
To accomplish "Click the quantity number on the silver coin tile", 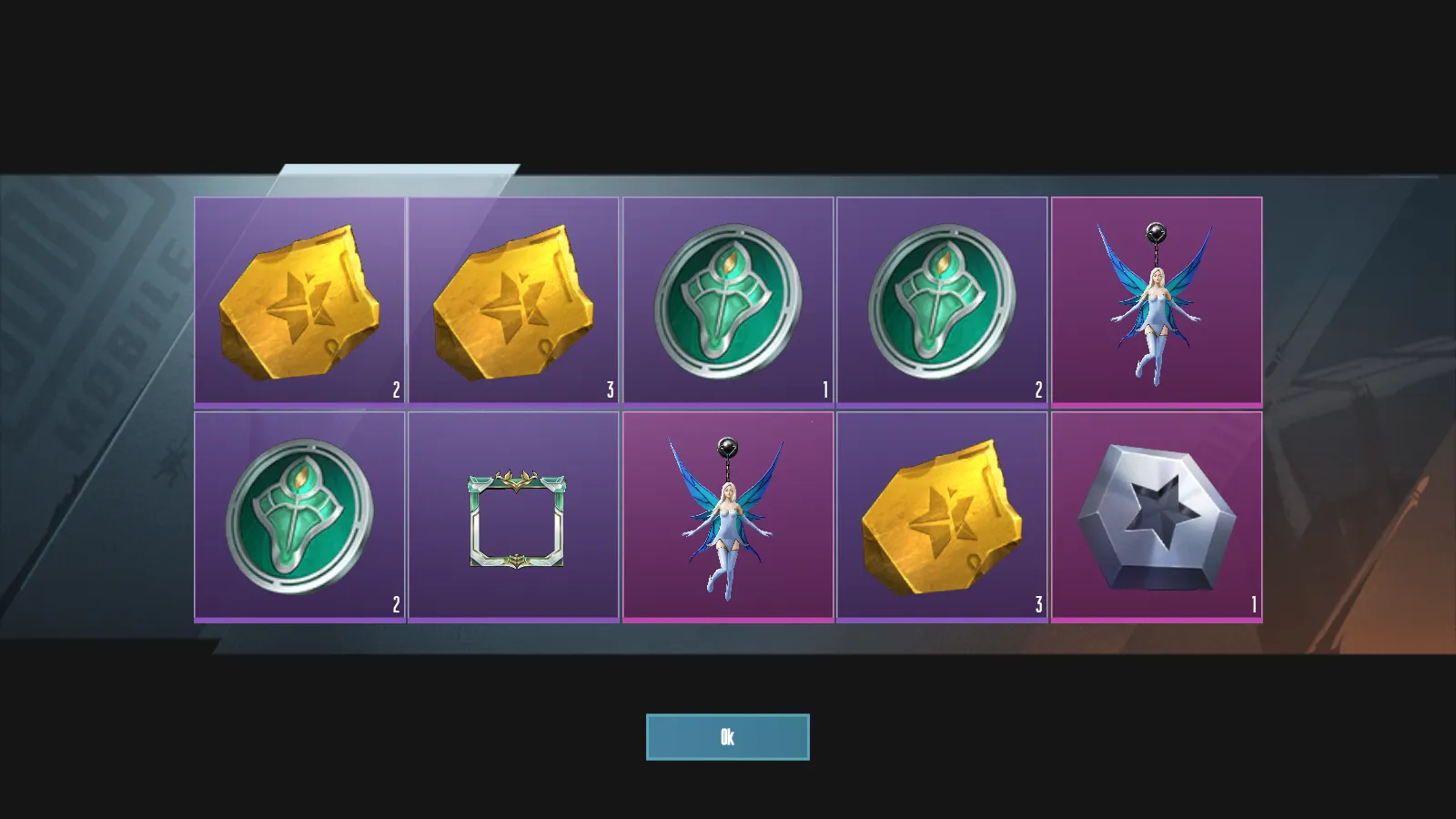I will click(x=1253, y=602).
